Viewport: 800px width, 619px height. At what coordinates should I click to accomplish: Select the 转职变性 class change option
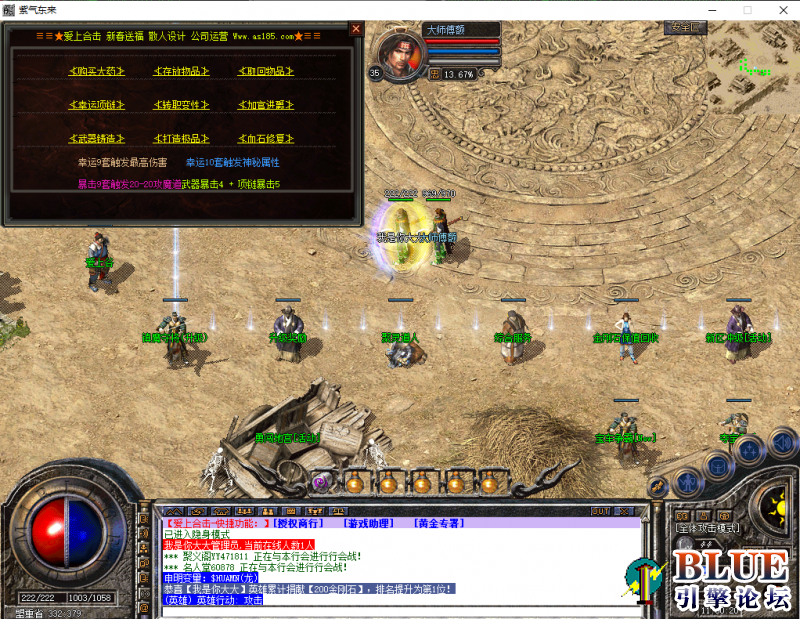click(x=181, y=105)
